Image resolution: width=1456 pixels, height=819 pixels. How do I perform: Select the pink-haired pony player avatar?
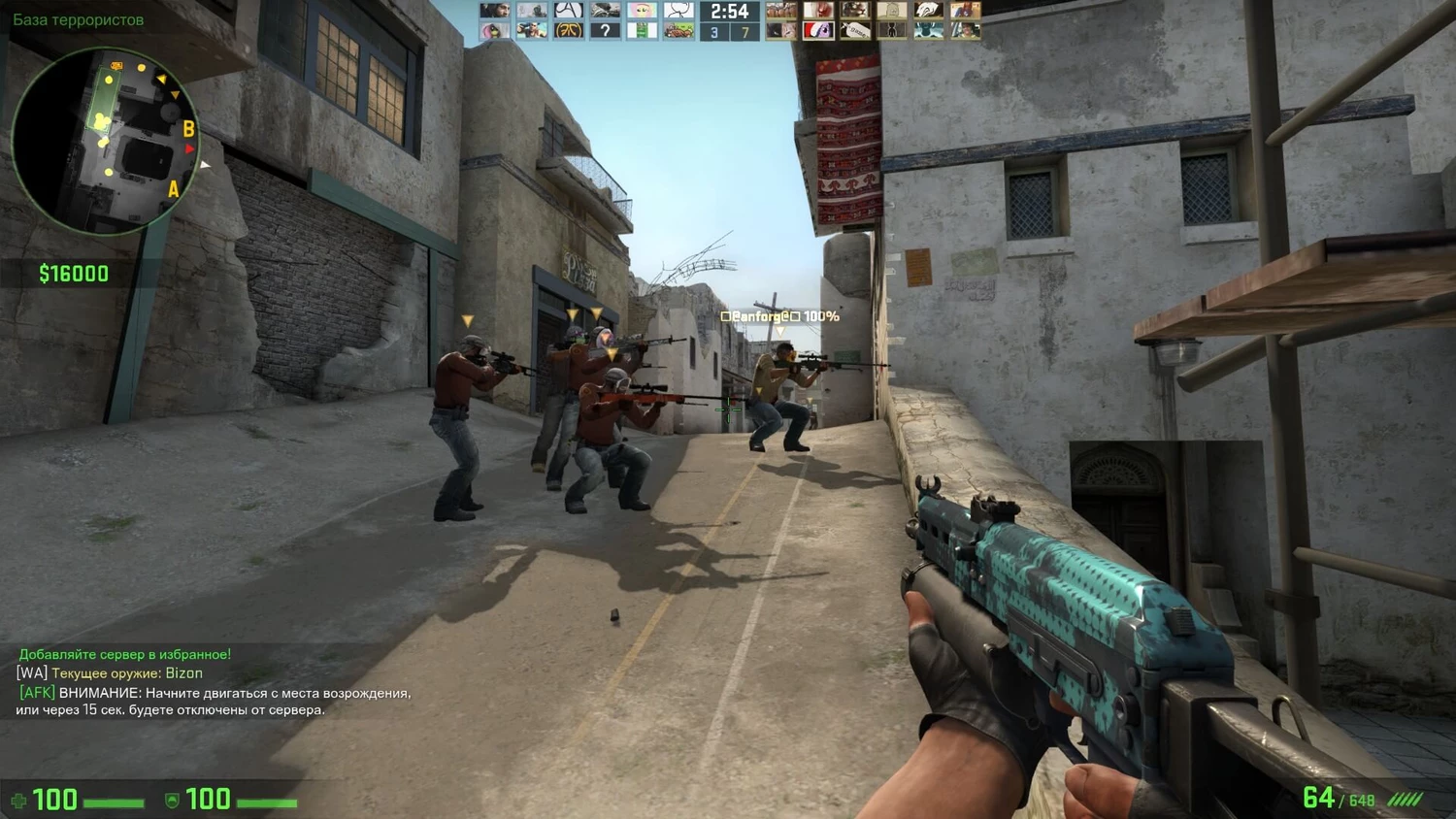[x=641, y=11]
